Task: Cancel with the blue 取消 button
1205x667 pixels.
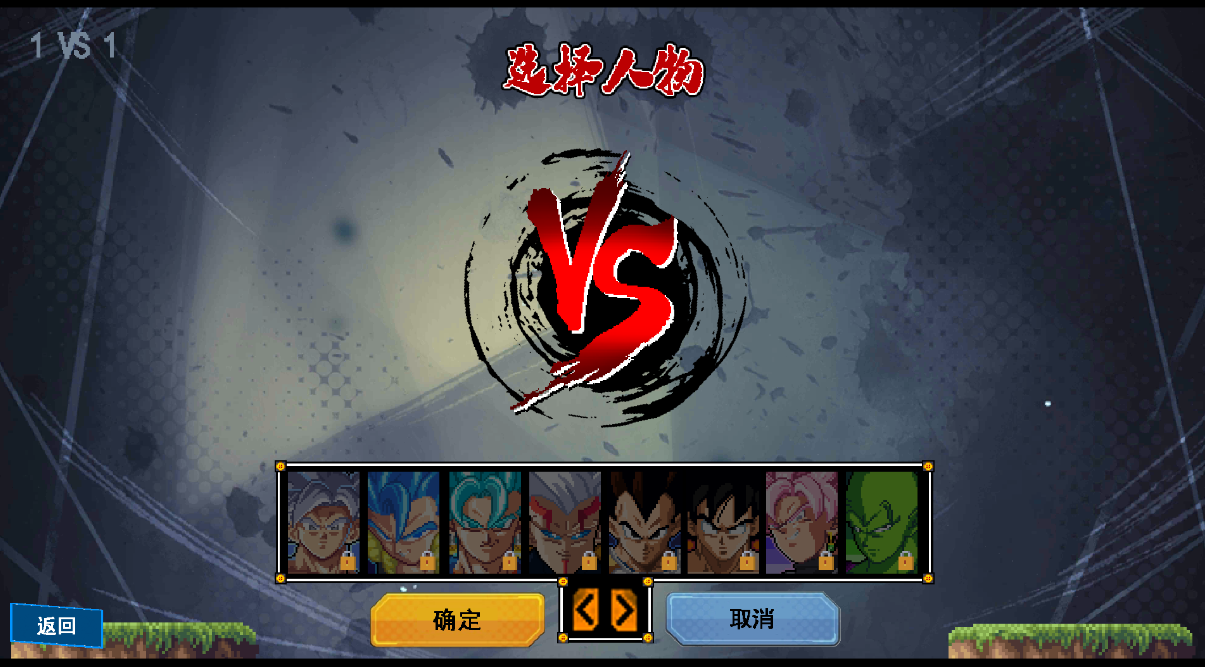Action: click(752, 619)
